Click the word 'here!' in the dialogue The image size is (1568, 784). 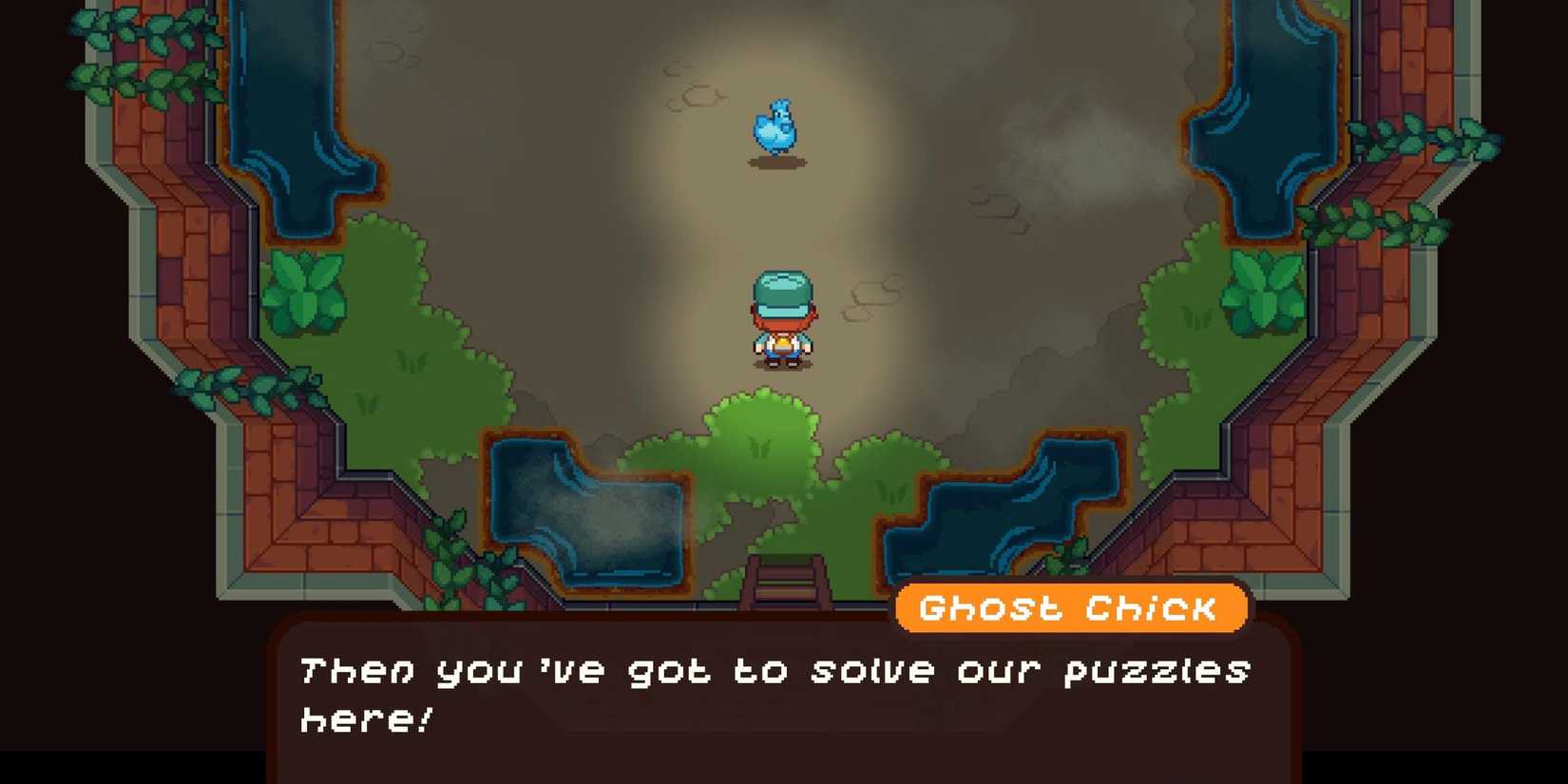tap(366, 720)
